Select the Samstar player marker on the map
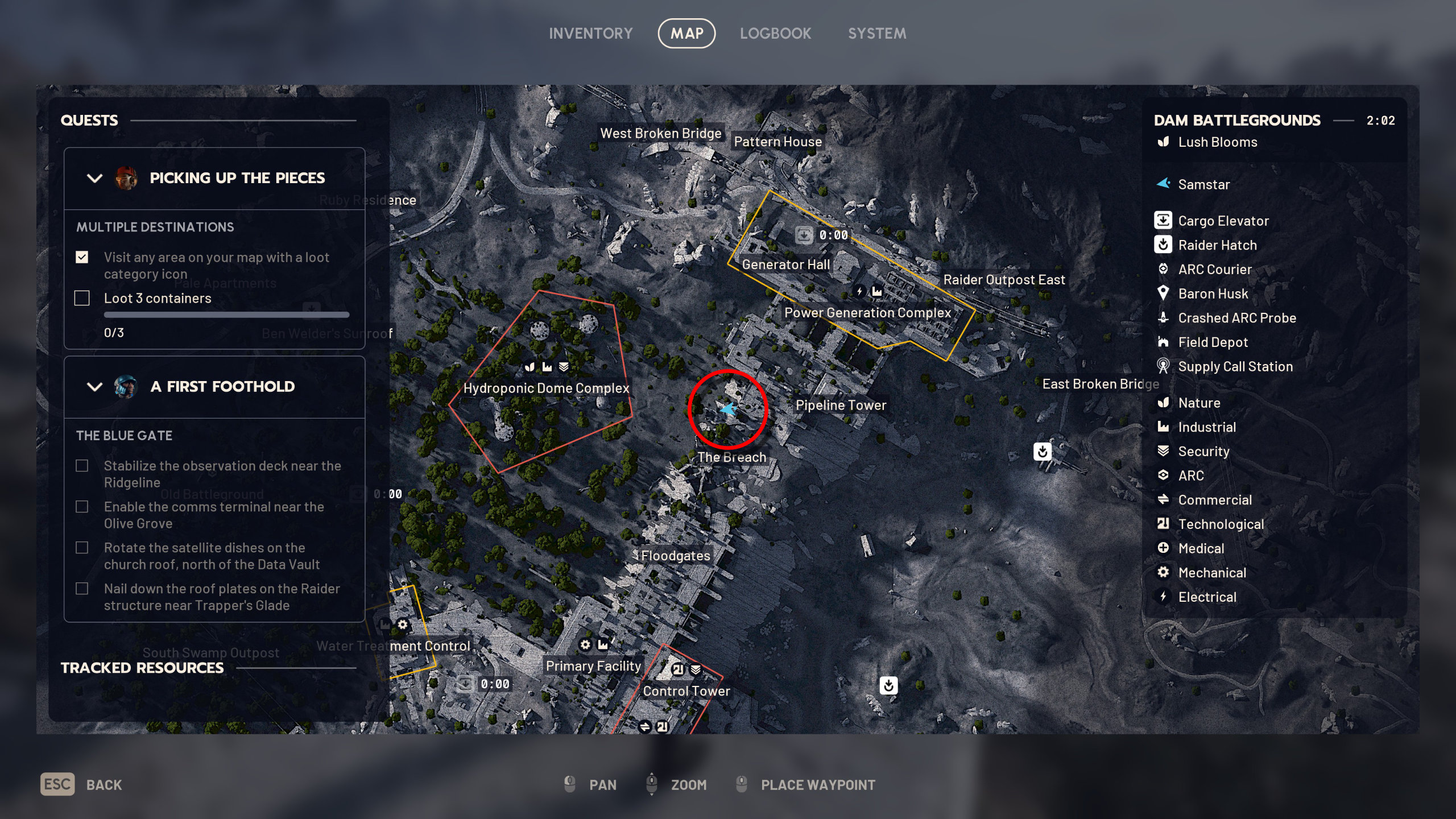Viewport: 1456px width, 819px height. pyautogui.click(x=728, y=409)
